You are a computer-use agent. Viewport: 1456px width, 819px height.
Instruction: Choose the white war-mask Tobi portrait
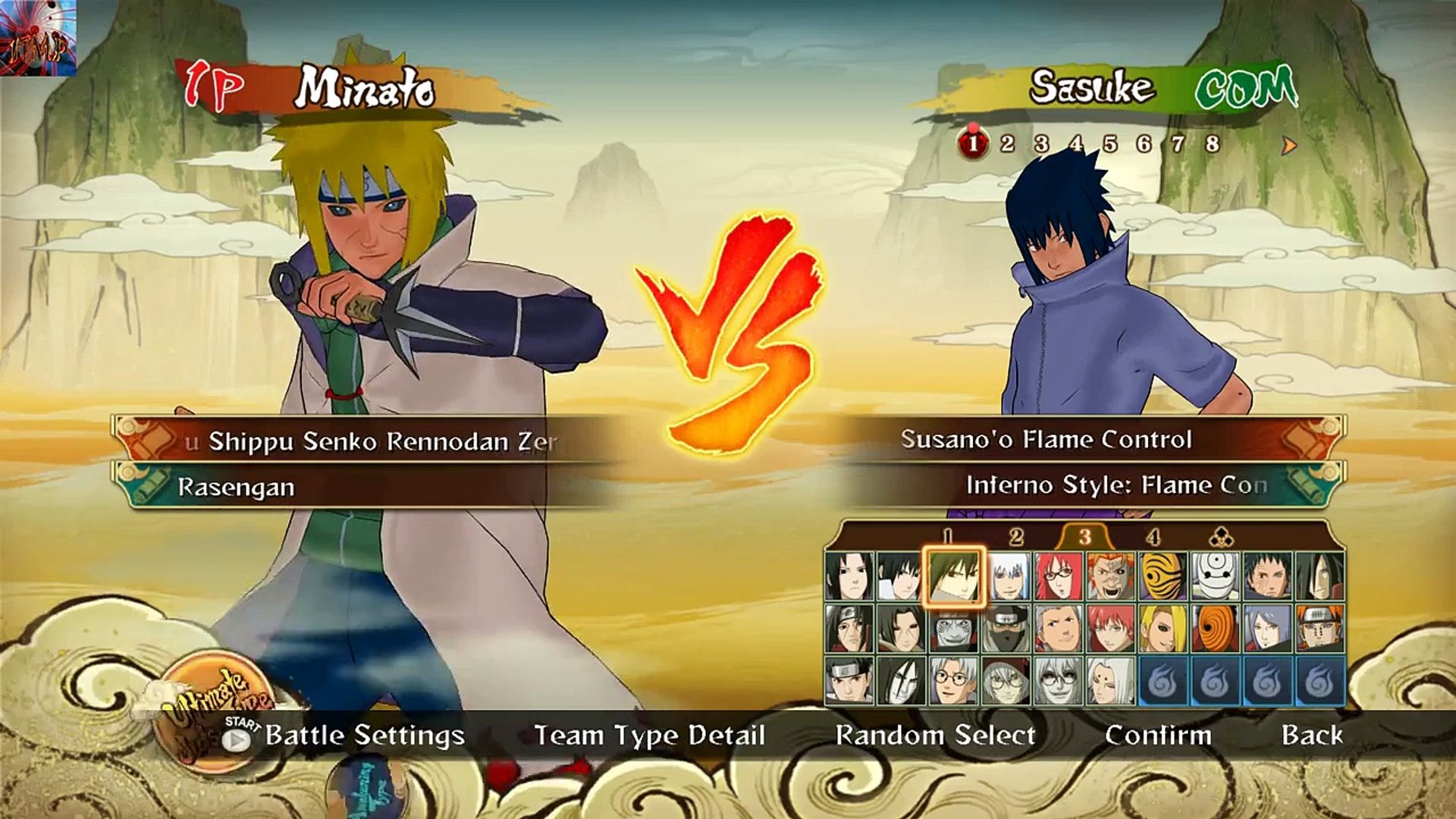click(1215, 576)
